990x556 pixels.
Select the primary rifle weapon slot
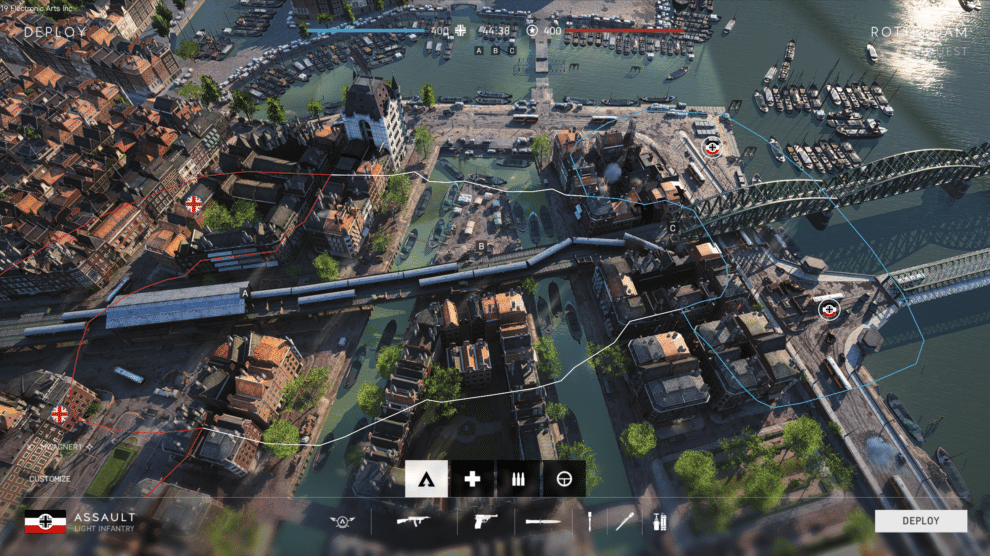pyautogui.click(x=412, y=521)
